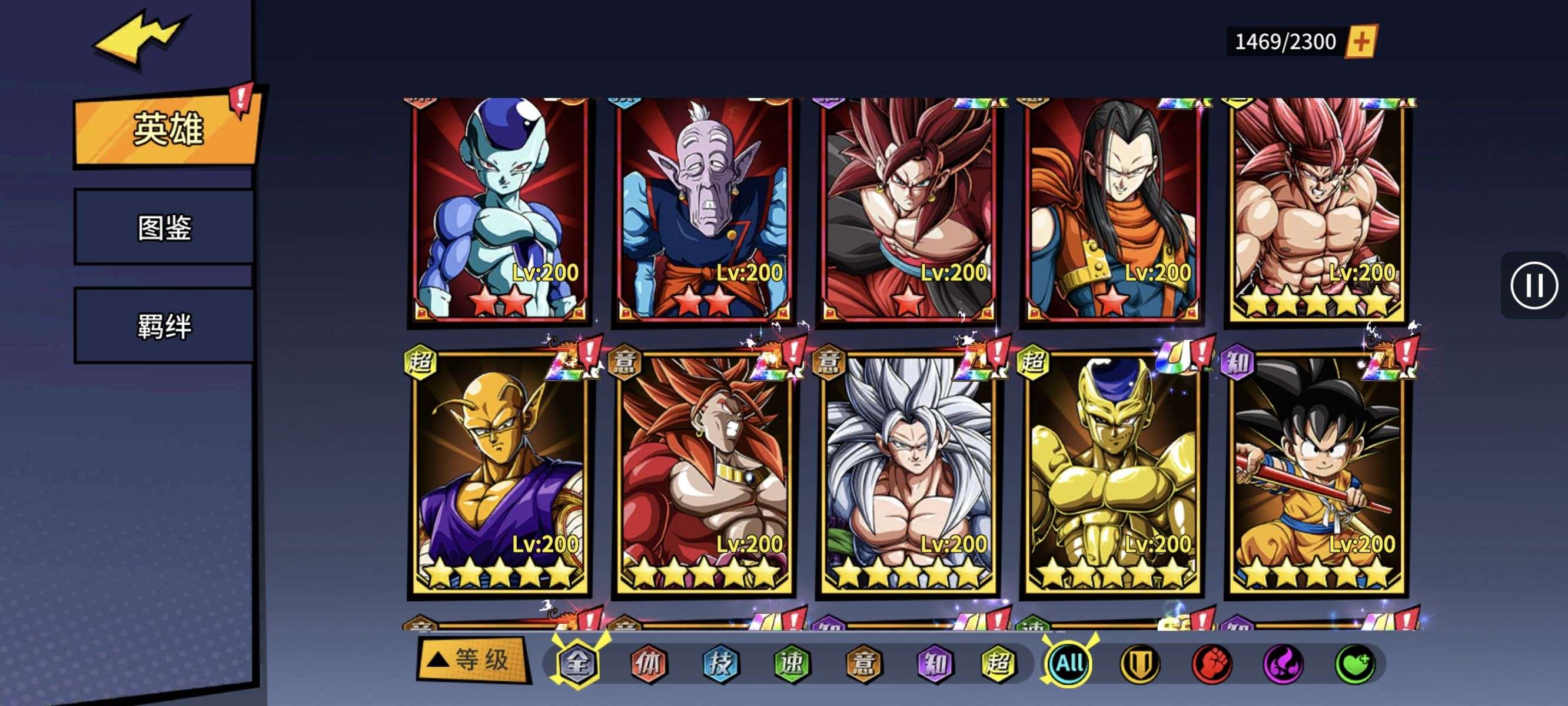Filter heroes by green 速 type

(x=791, y=664)
